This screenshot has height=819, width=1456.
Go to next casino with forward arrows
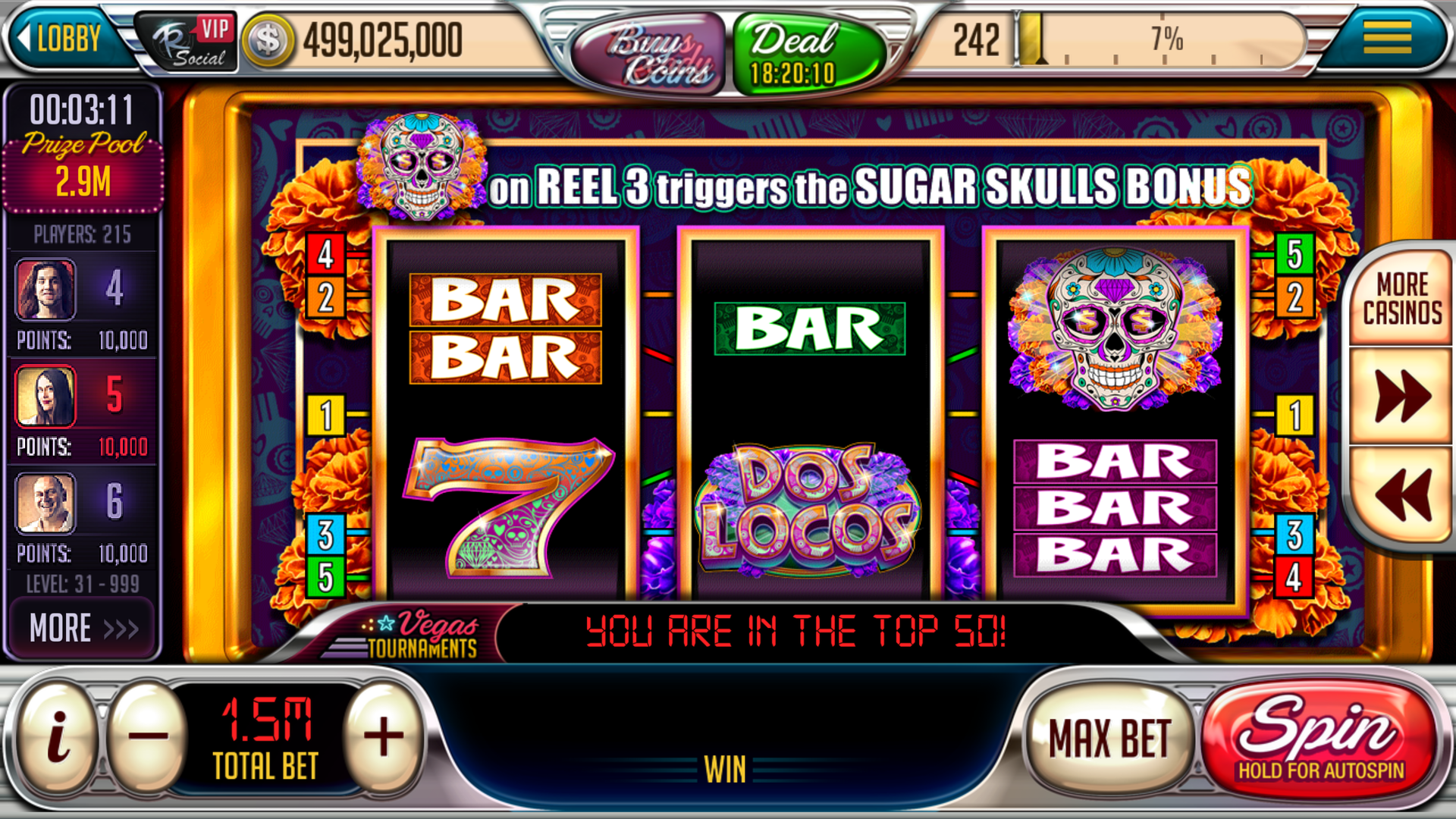pyautogui.click(x=1401, y=396)
